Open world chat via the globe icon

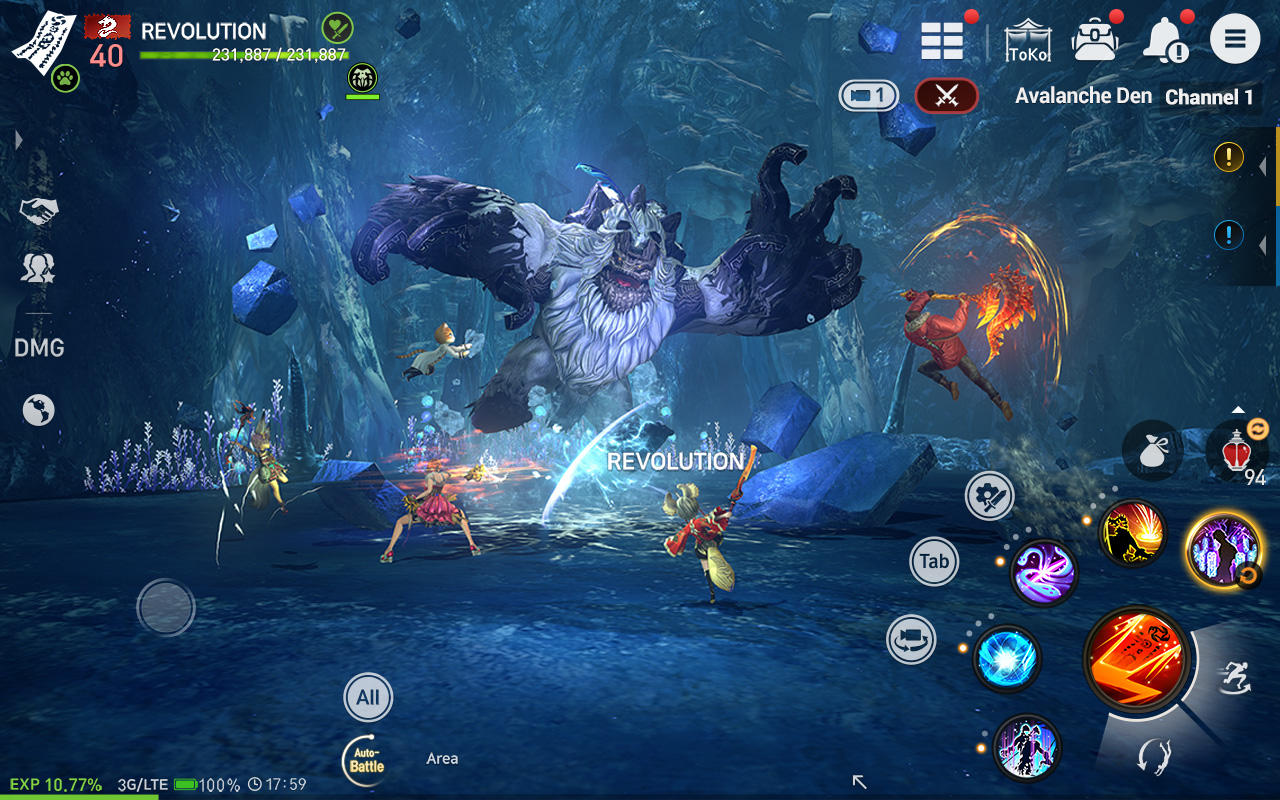(x=38, y=409)
